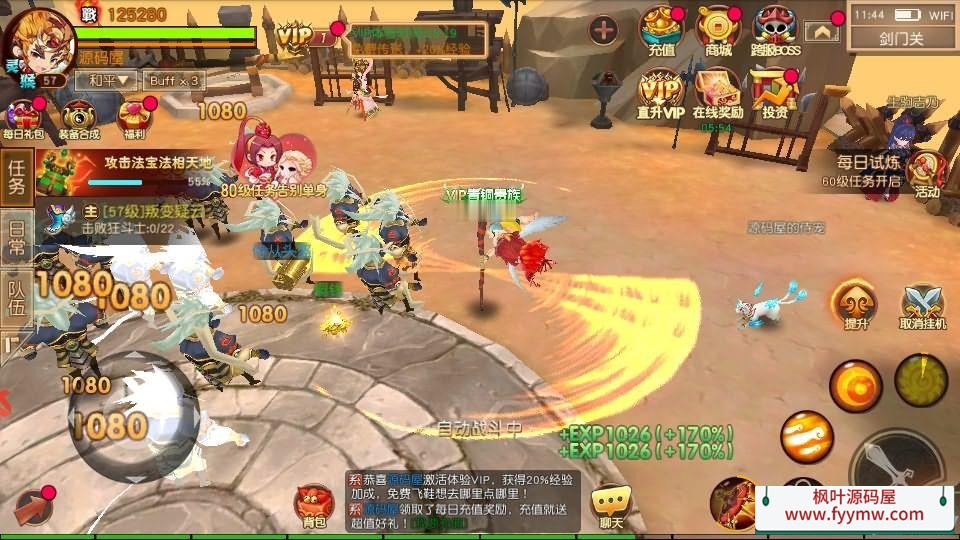Open the 背包 backpack
The height and width of the screenshot is (540, 960).
click(314, 505)
